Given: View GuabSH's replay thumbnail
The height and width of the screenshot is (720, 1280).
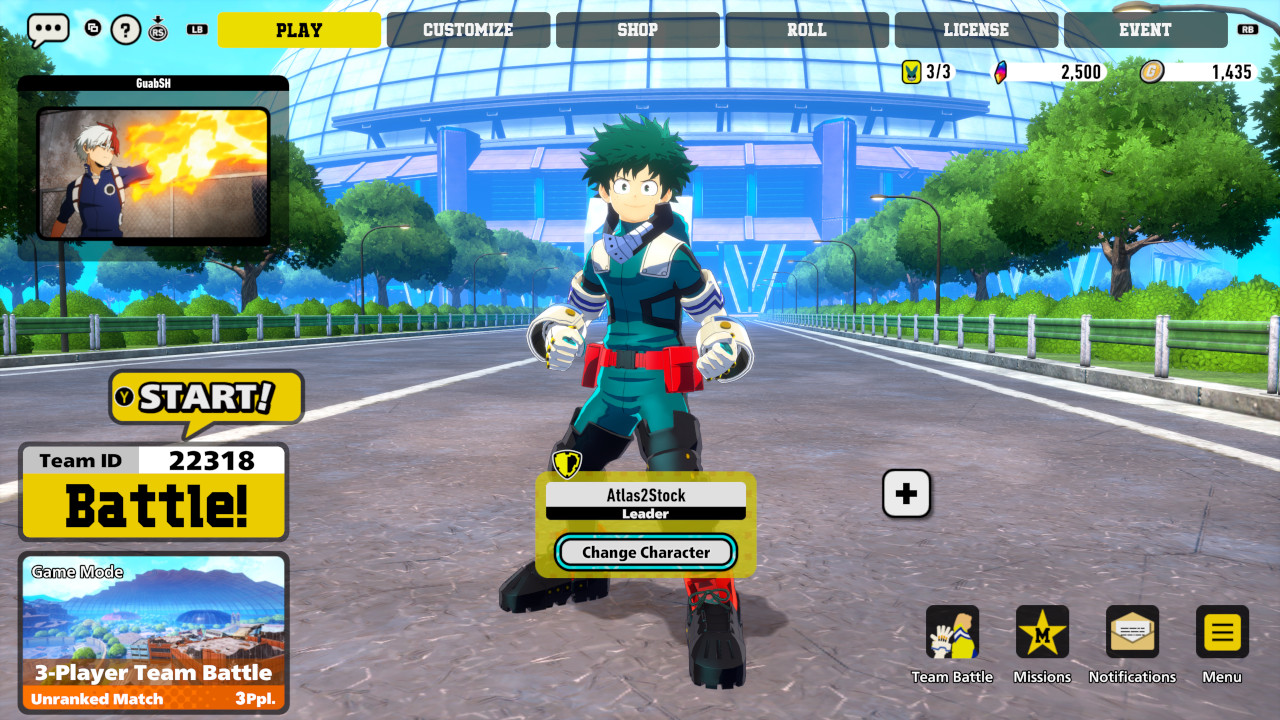Looking at the screenshot, I should (153, 173).
